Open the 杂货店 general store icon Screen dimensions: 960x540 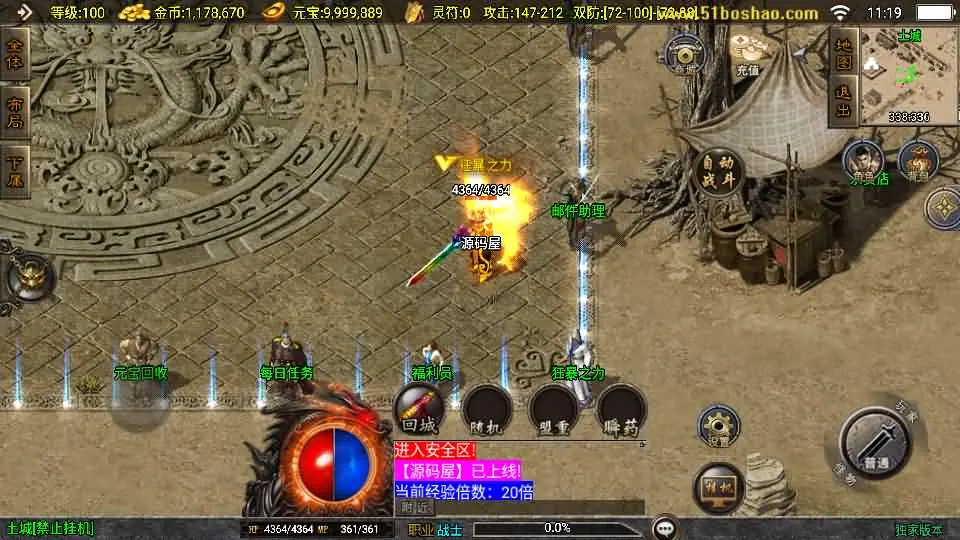[862, 162]
